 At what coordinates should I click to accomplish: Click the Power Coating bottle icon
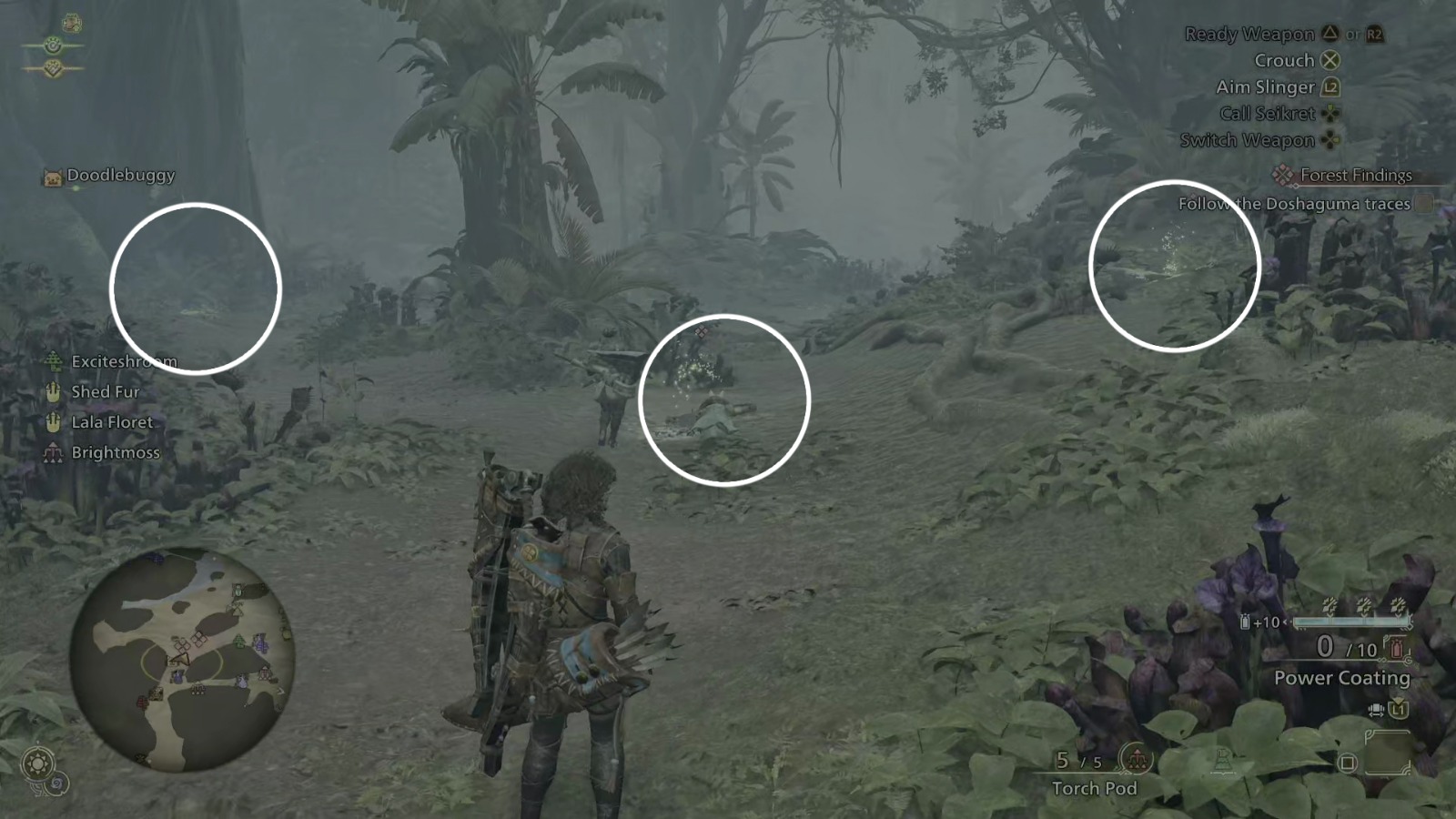tap(1395, 649)
